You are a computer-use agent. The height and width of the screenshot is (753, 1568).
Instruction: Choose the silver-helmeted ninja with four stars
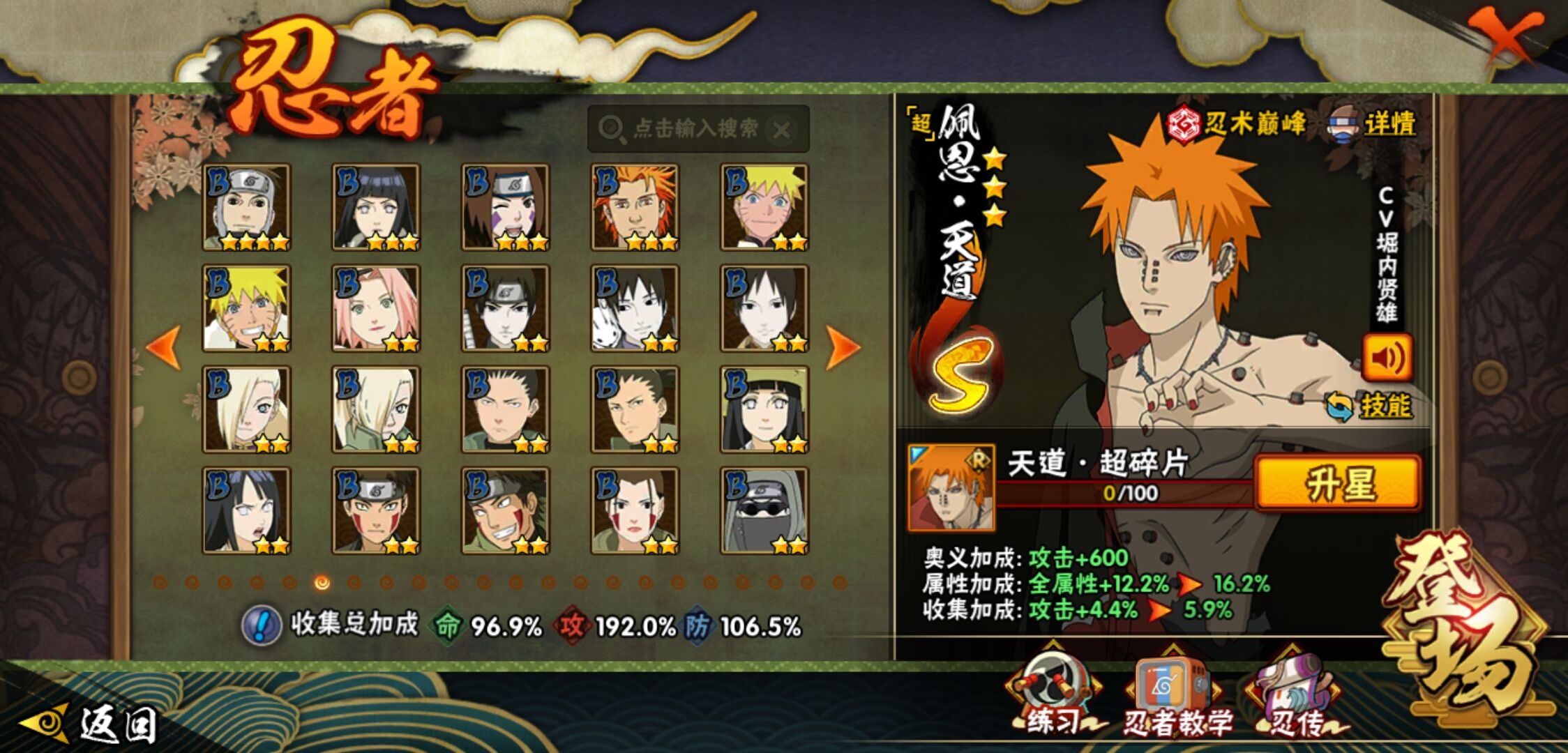point(246,207)
